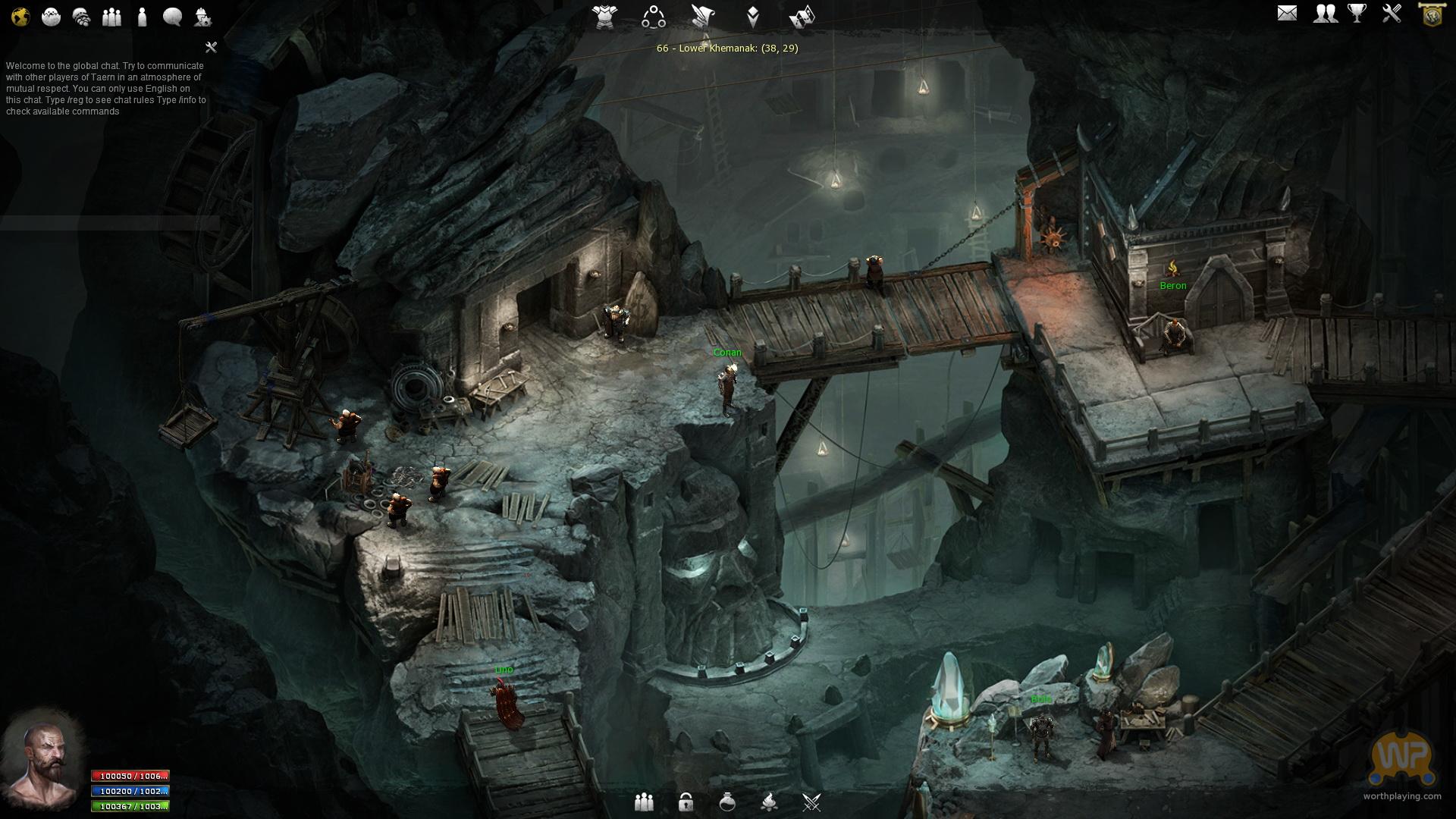This screenshot has width=1456, height=819.
Task: Open the folded world map
Action: 802,17
